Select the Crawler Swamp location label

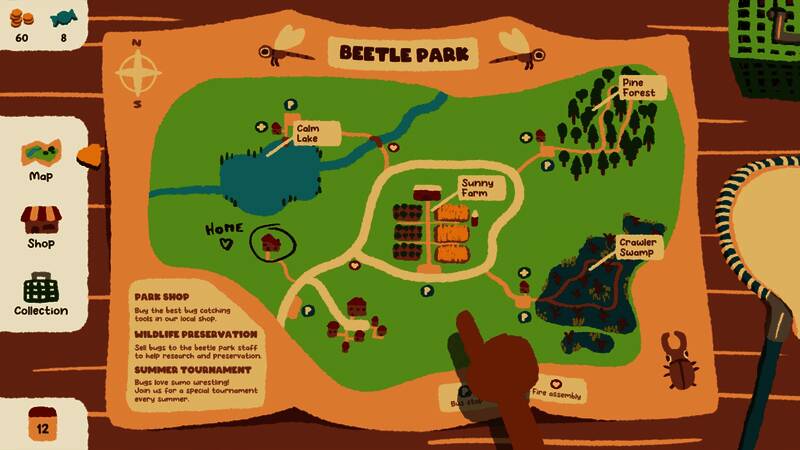pos(636,247)
